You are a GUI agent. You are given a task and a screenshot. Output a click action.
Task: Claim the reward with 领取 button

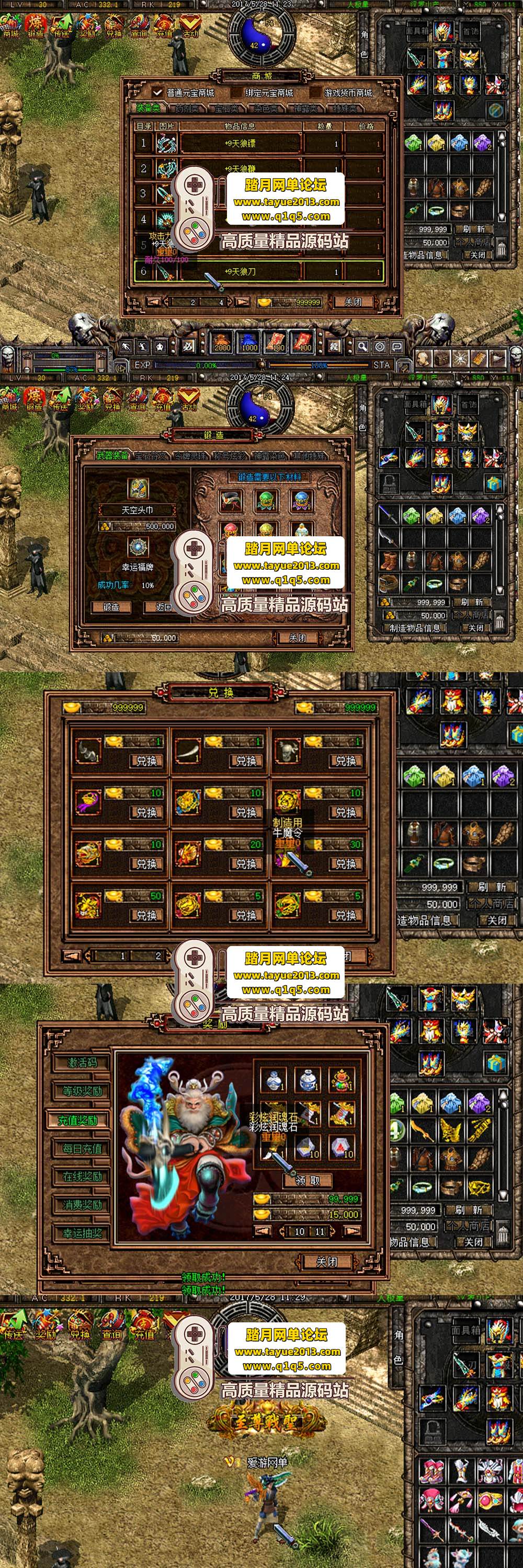(x=308, y=1180)
